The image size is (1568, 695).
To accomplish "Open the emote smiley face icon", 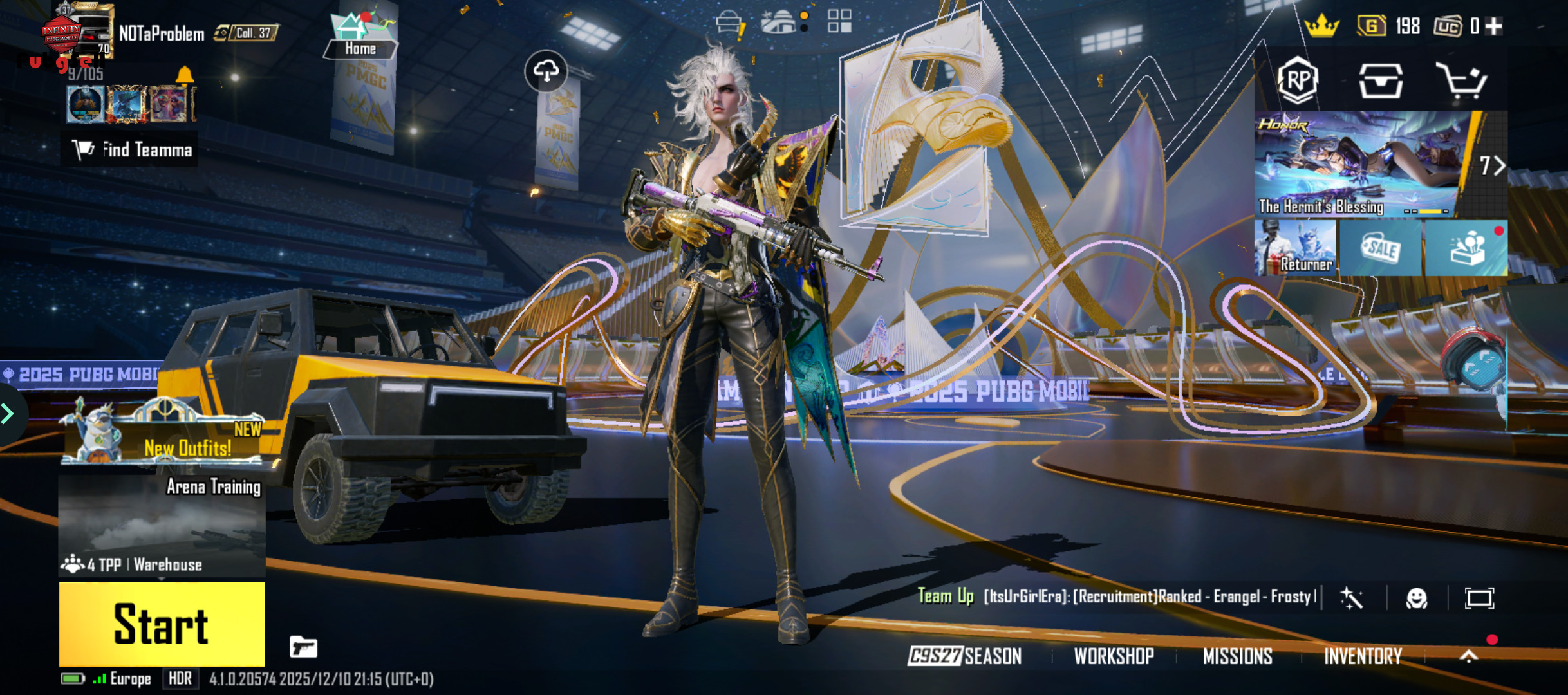I will 1416,598.
